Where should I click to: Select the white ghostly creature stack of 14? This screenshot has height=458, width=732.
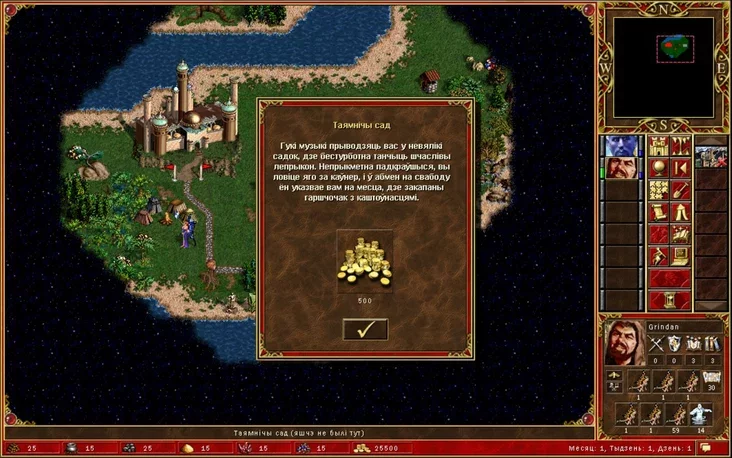tap(701, 413)
